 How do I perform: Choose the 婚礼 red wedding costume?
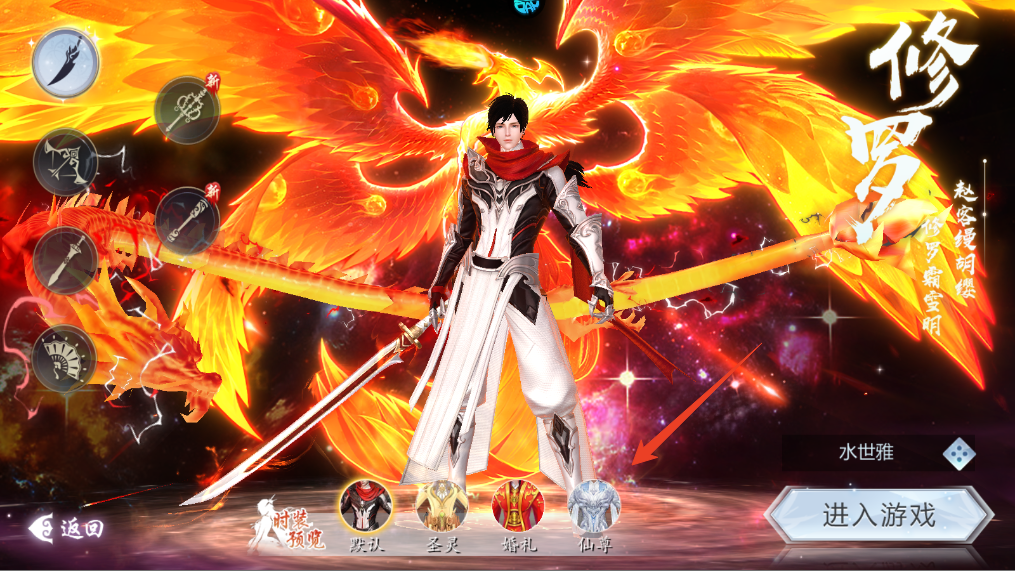[518, 506]
